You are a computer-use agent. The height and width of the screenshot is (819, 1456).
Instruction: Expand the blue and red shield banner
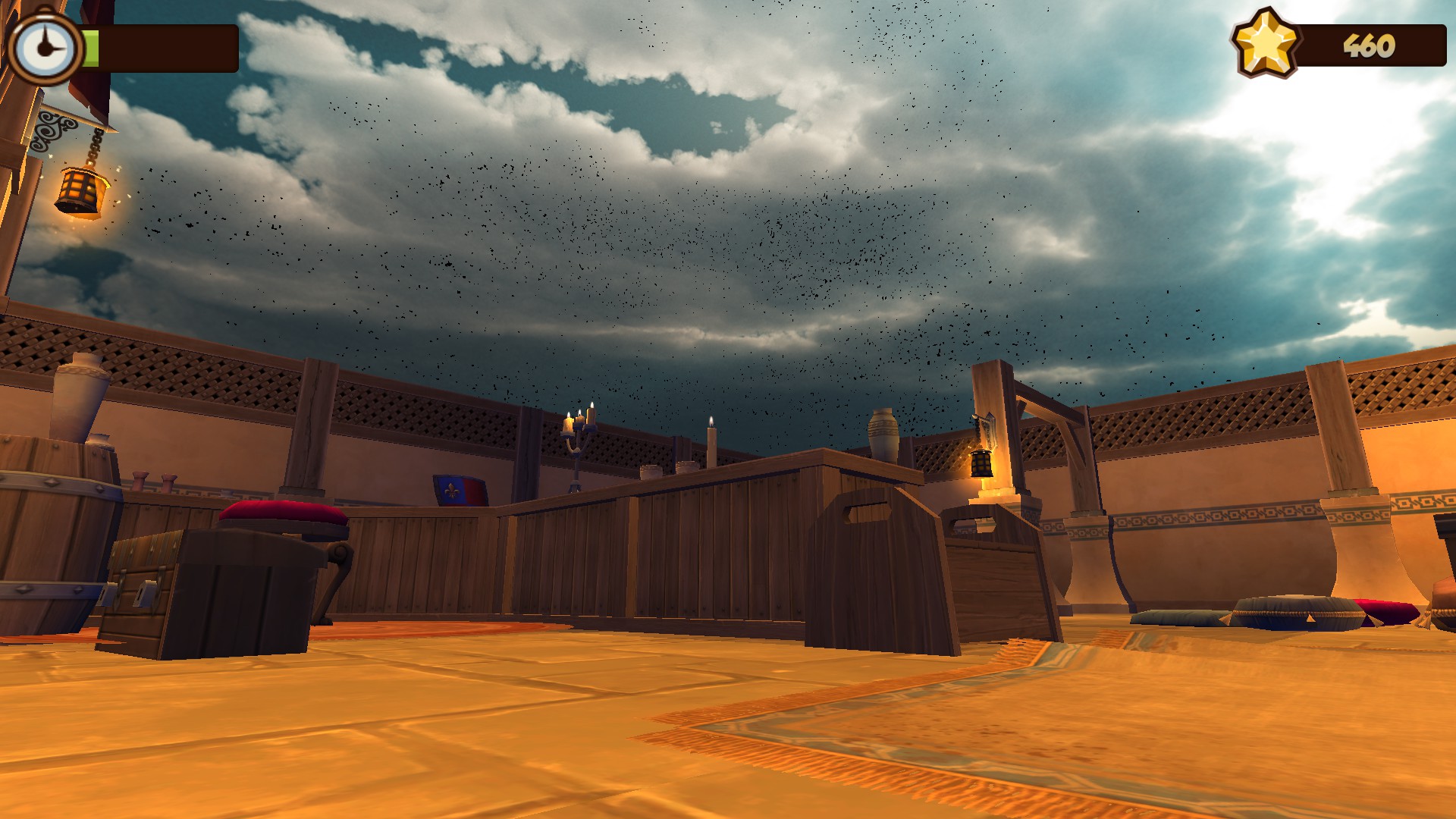(x=459, y=489)
